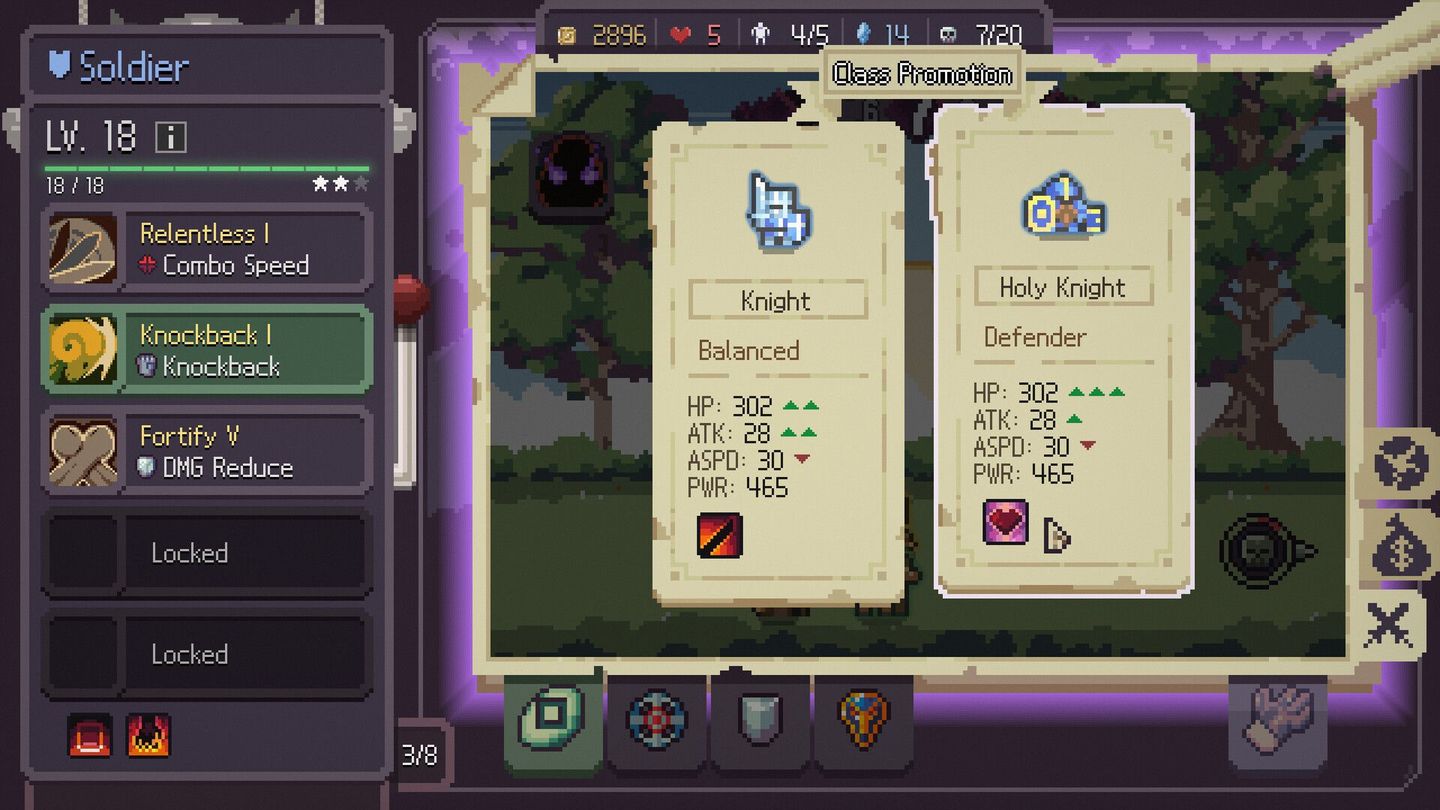Select the Knight class promotion icon
The width and height of the screenshot is (1440, 810).
(x=779, y=210)
